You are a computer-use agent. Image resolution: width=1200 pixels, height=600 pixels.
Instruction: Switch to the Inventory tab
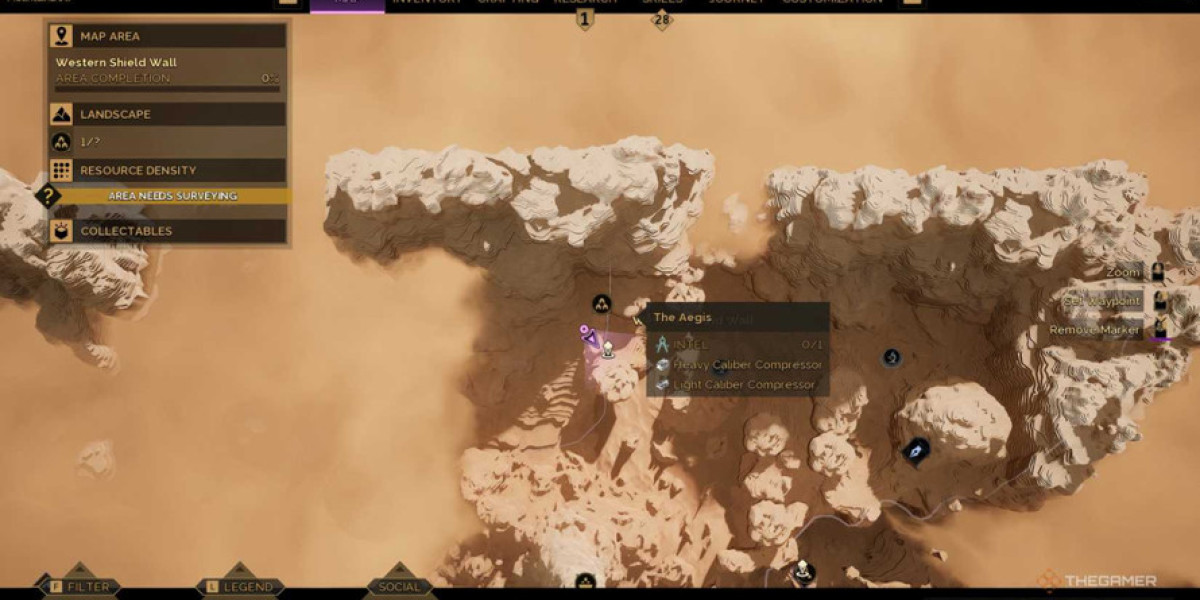(427, 3)
